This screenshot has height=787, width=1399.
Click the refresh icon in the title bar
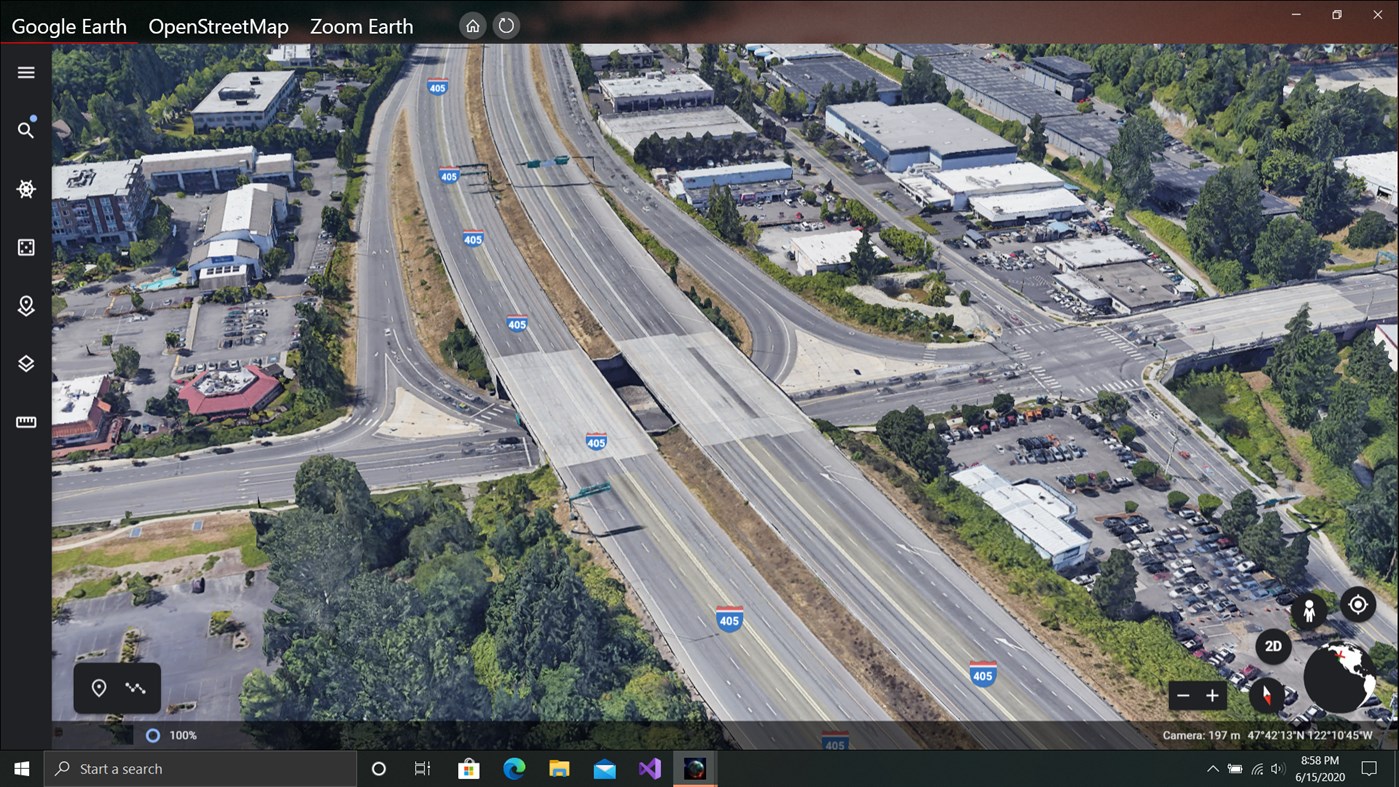coord(506,25)
